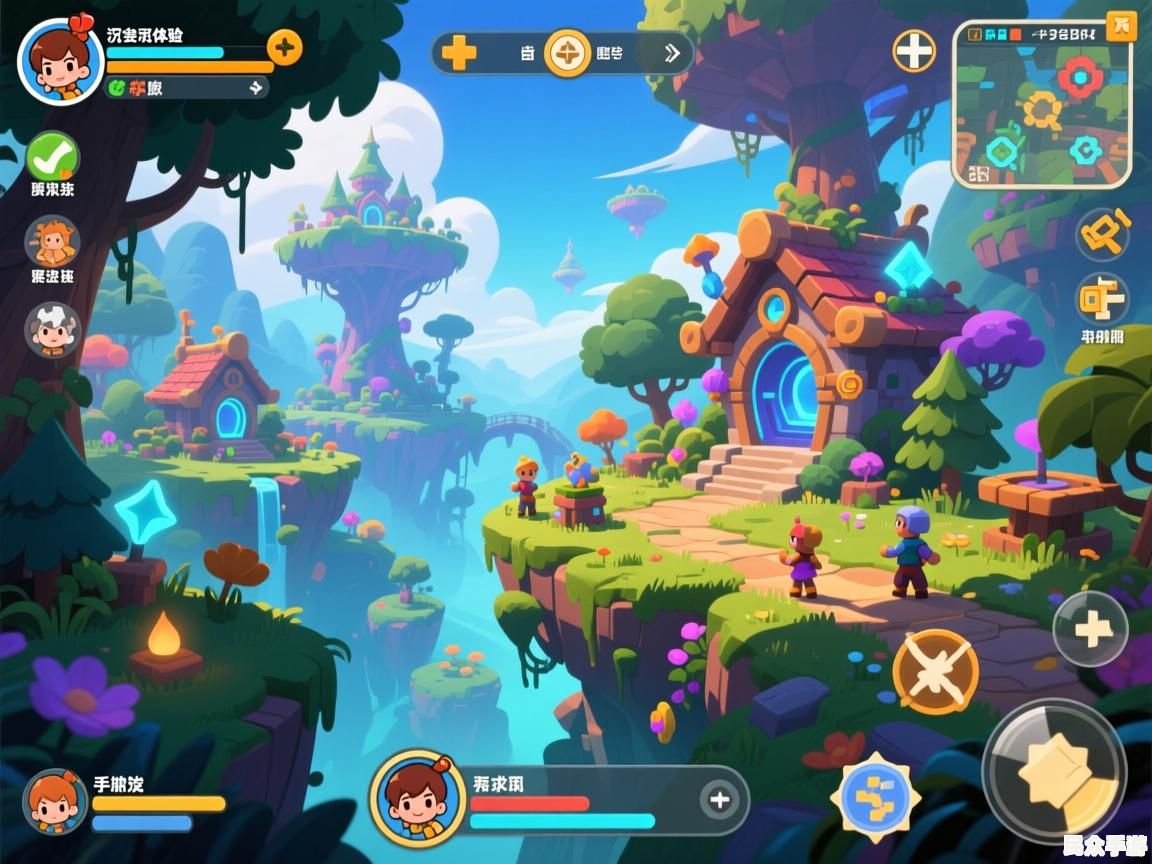Open the orange hammer crafting icon
The image size is (1152, 864).
1102,236
